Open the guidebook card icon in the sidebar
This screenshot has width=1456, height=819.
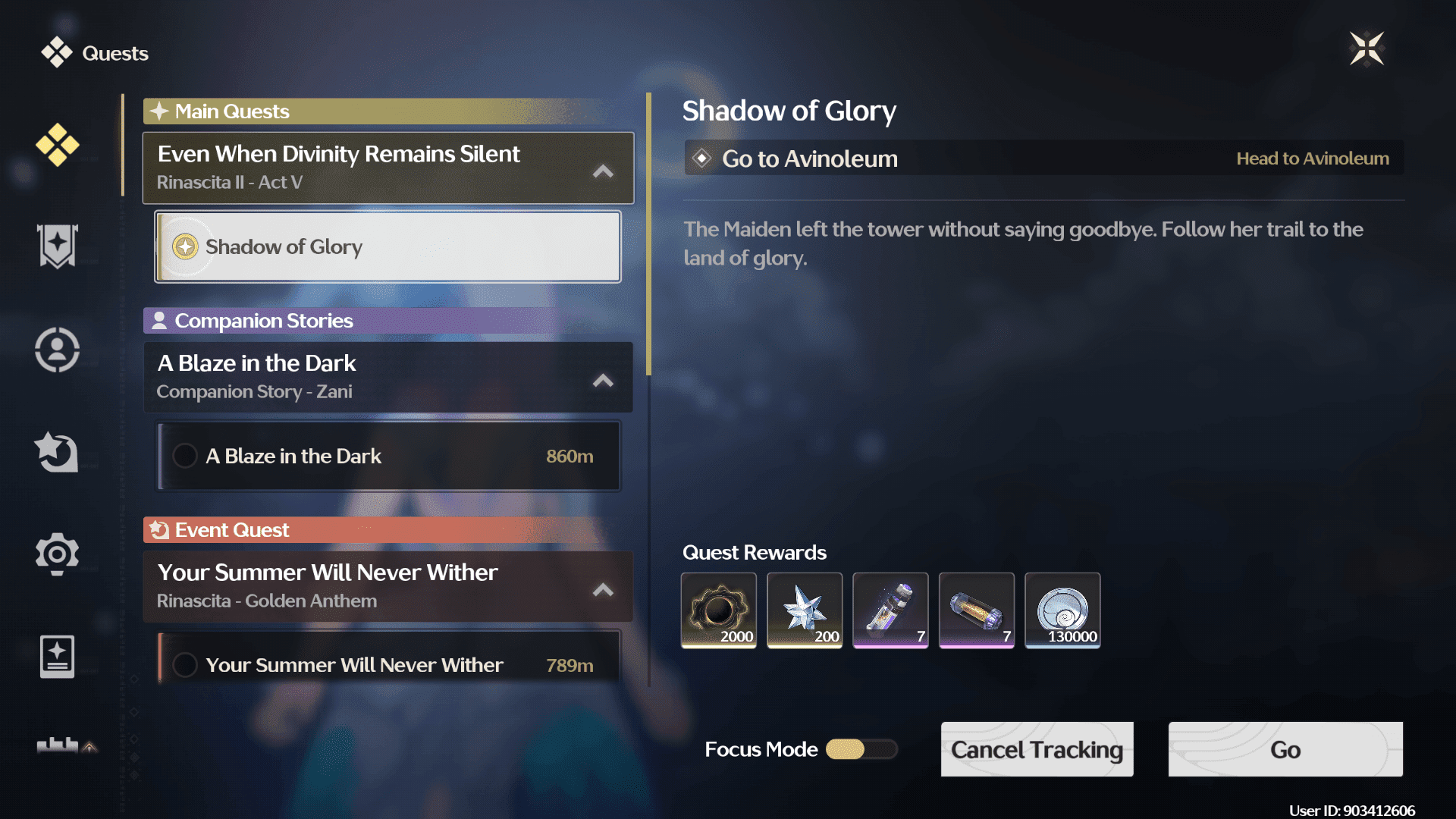click(57, 656)
